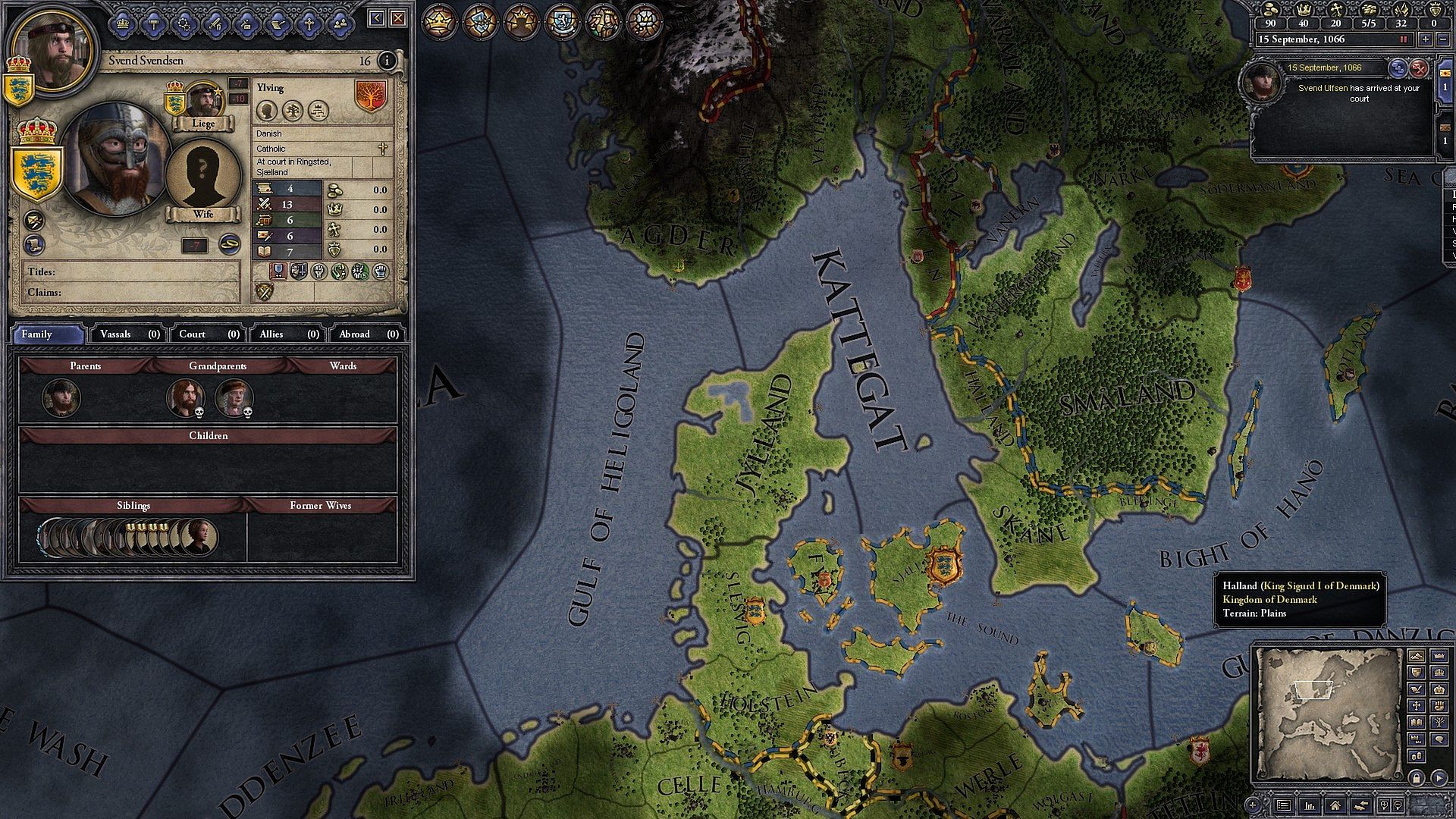
Task: Select the parent portrait in Family tab
Action: coord(61,398)
